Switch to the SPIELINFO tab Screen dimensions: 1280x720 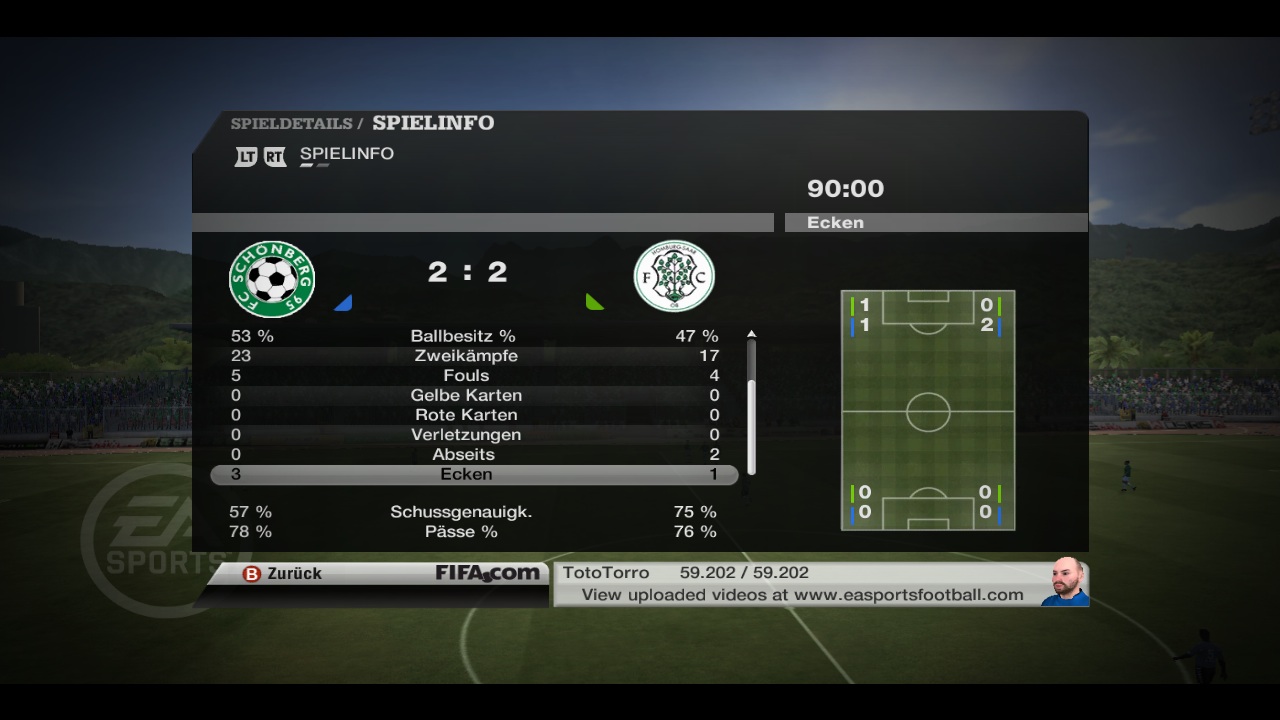tap(346, 154)
